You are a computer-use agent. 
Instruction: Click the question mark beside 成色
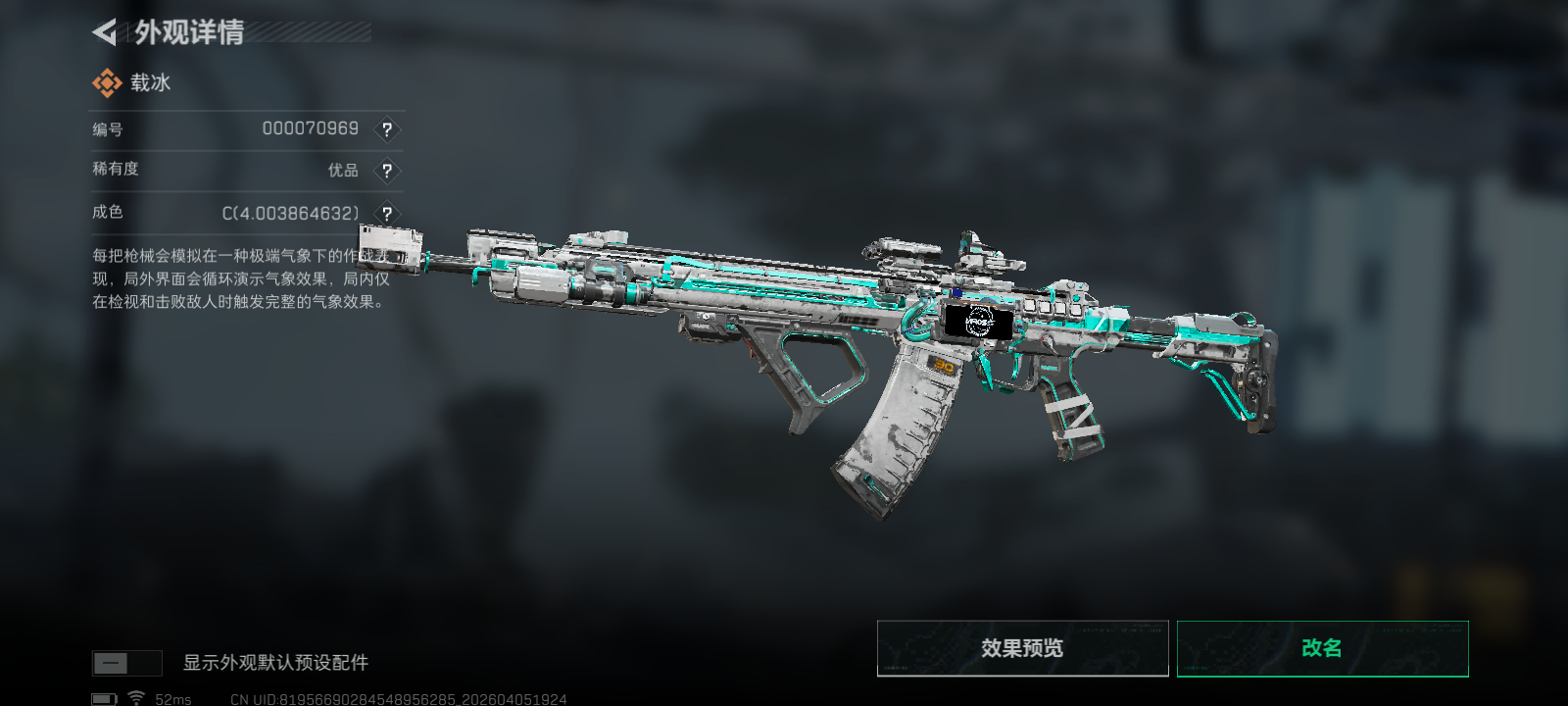(387, 213)
